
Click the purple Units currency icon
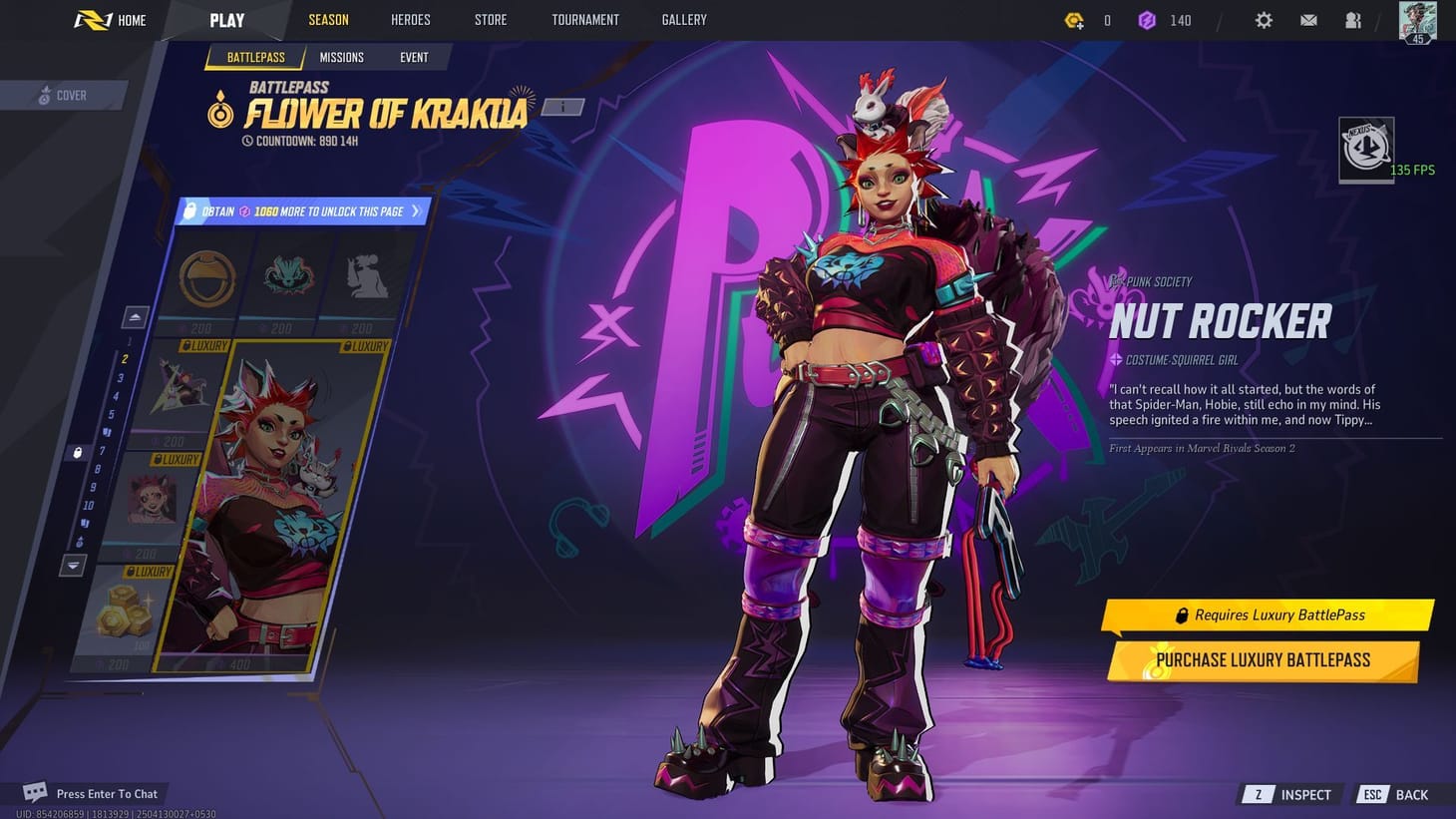pos(1148,20)
